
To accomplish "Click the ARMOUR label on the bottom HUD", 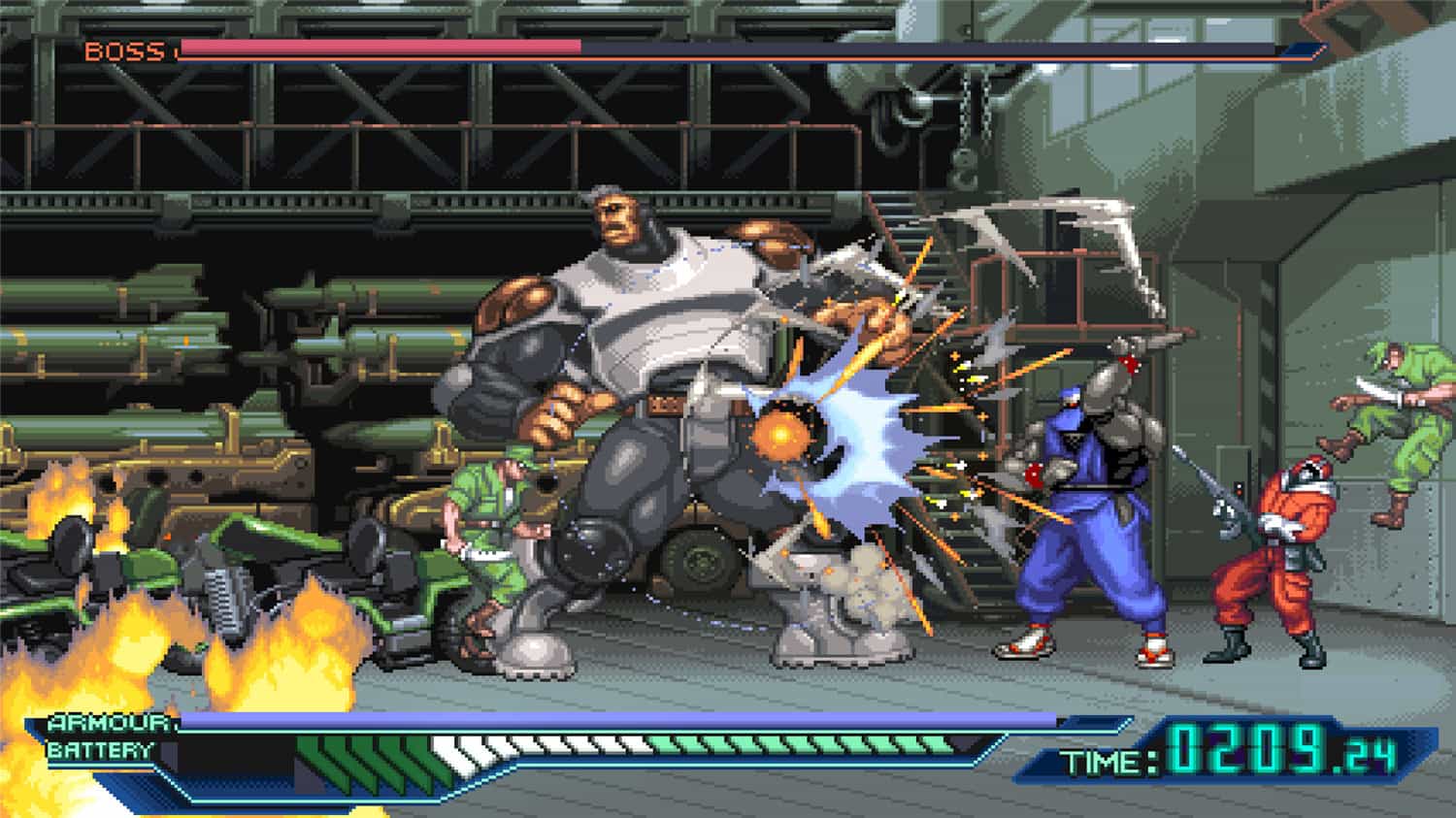I will 107,725.
